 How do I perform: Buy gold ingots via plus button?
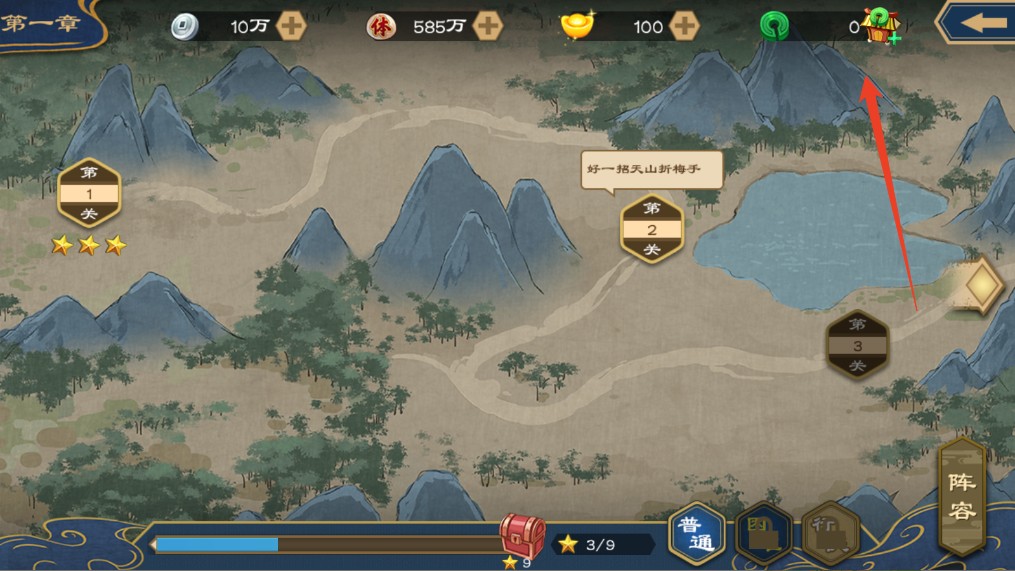(684, 26)
